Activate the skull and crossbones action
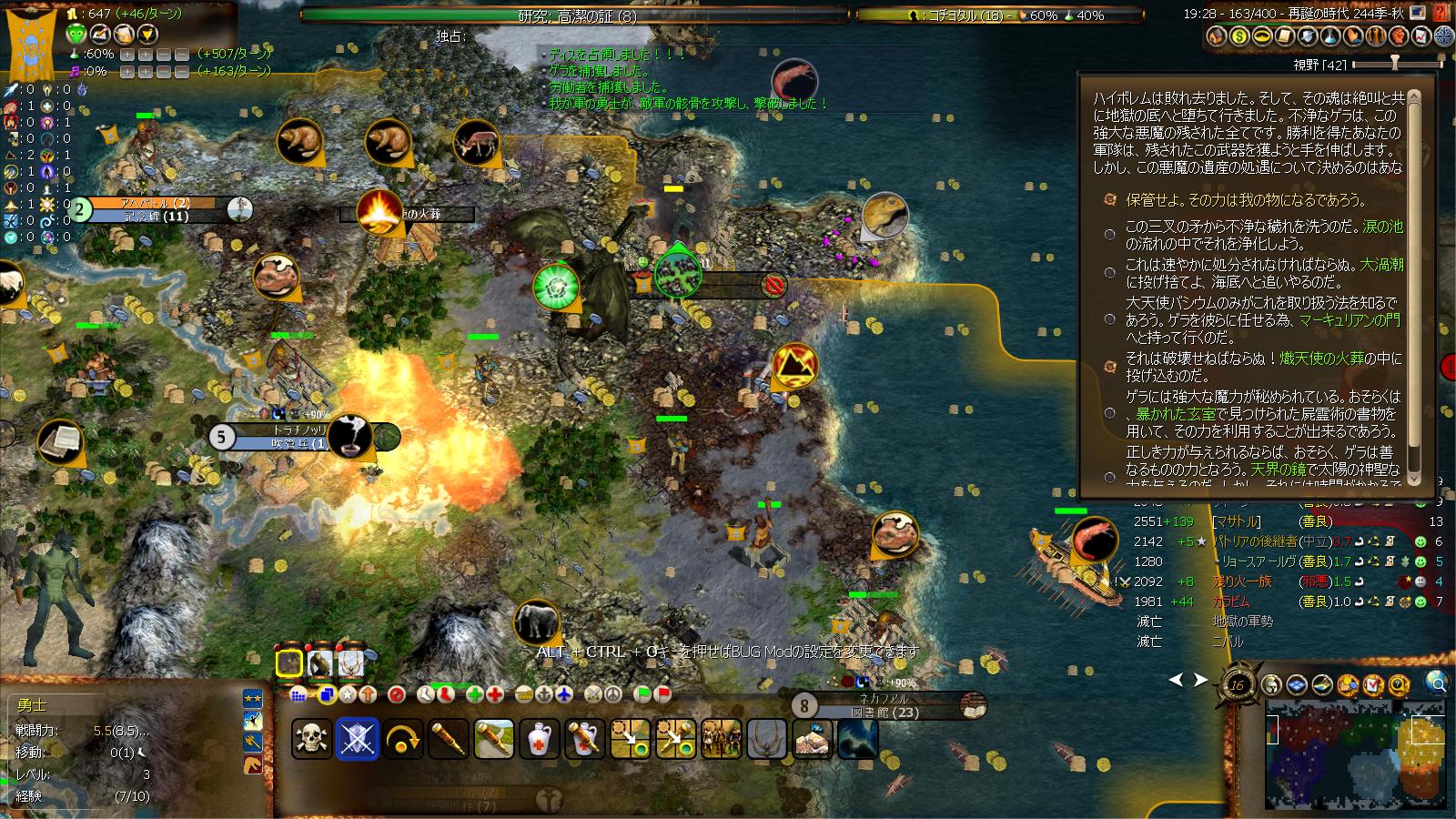Viewport: 1456px width, 819px height. tap(311, 739)
